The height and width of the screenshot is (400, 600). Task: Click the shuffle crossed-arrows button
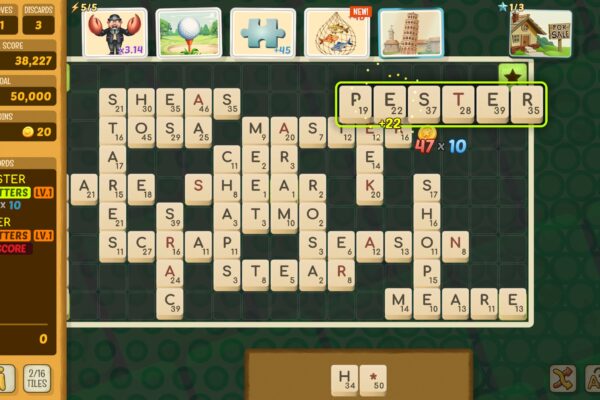click(x=562, y=379)
